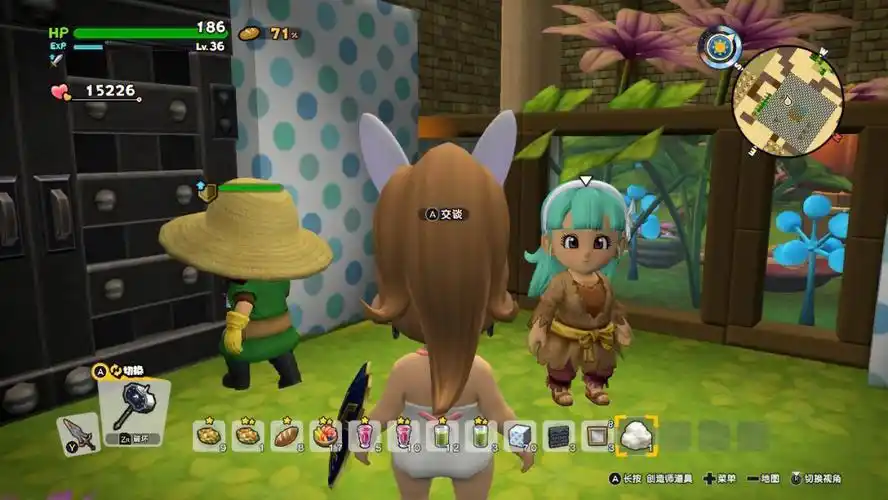888x500 pixels.
Task: Select the bread loaf in the hotbar
Action: click(x=286, y=434)
